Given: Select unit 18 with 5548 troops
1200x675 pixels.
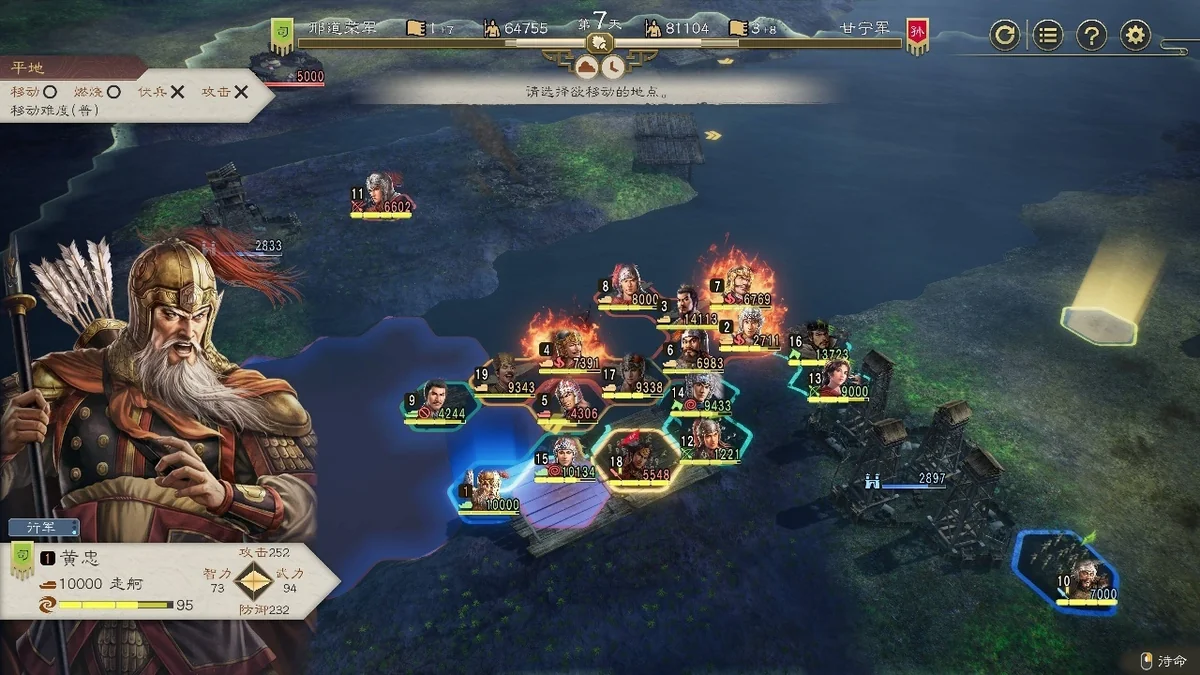Looking at the screenshot, I should [636, 459].
